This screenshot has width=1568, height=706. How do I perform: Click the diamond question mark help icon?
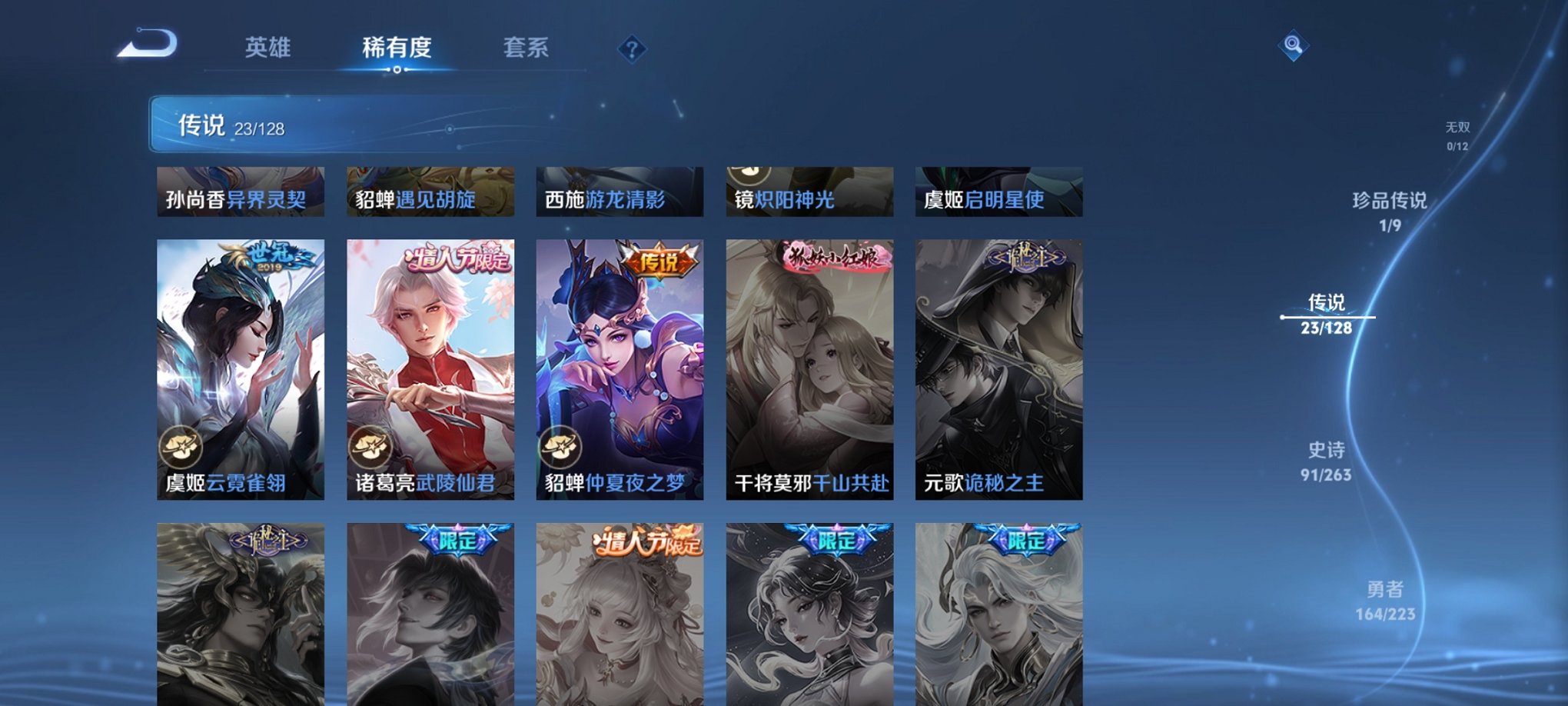point(632,50)
